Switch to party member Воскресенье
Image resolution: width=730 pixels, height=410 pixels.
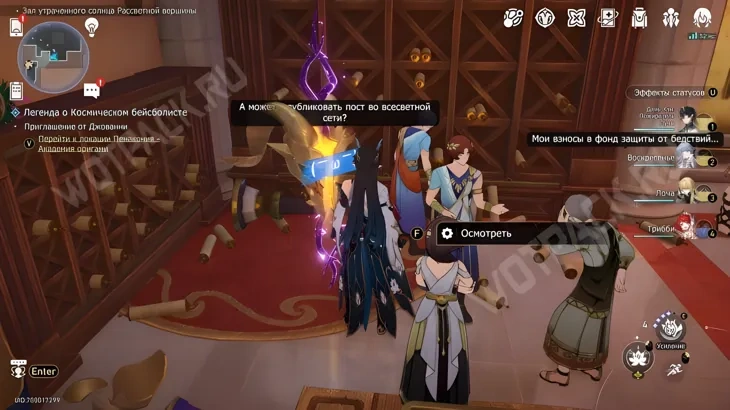coord(688,156)
